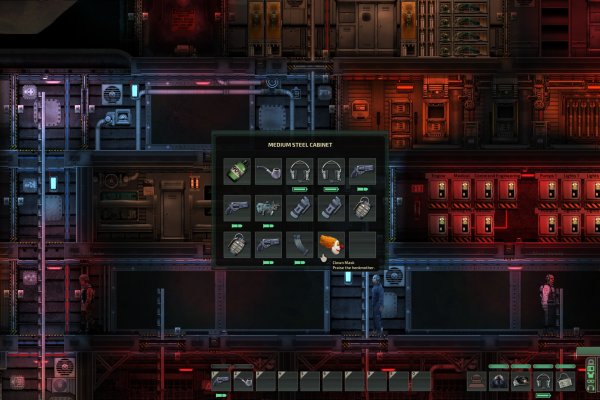
Task: Select the teal gadget weapon in the cabinet
Action: point(268,208)
